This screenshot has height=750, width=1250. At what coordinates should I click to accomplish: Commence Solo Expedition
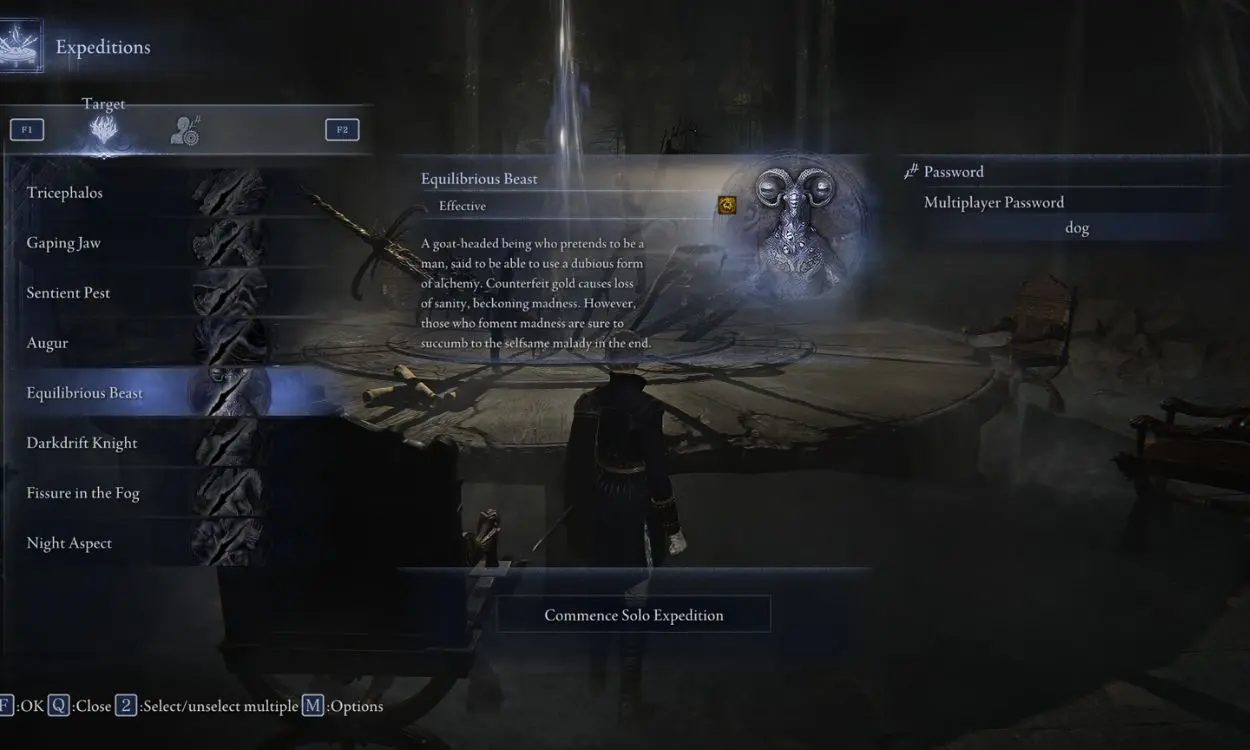633,615
